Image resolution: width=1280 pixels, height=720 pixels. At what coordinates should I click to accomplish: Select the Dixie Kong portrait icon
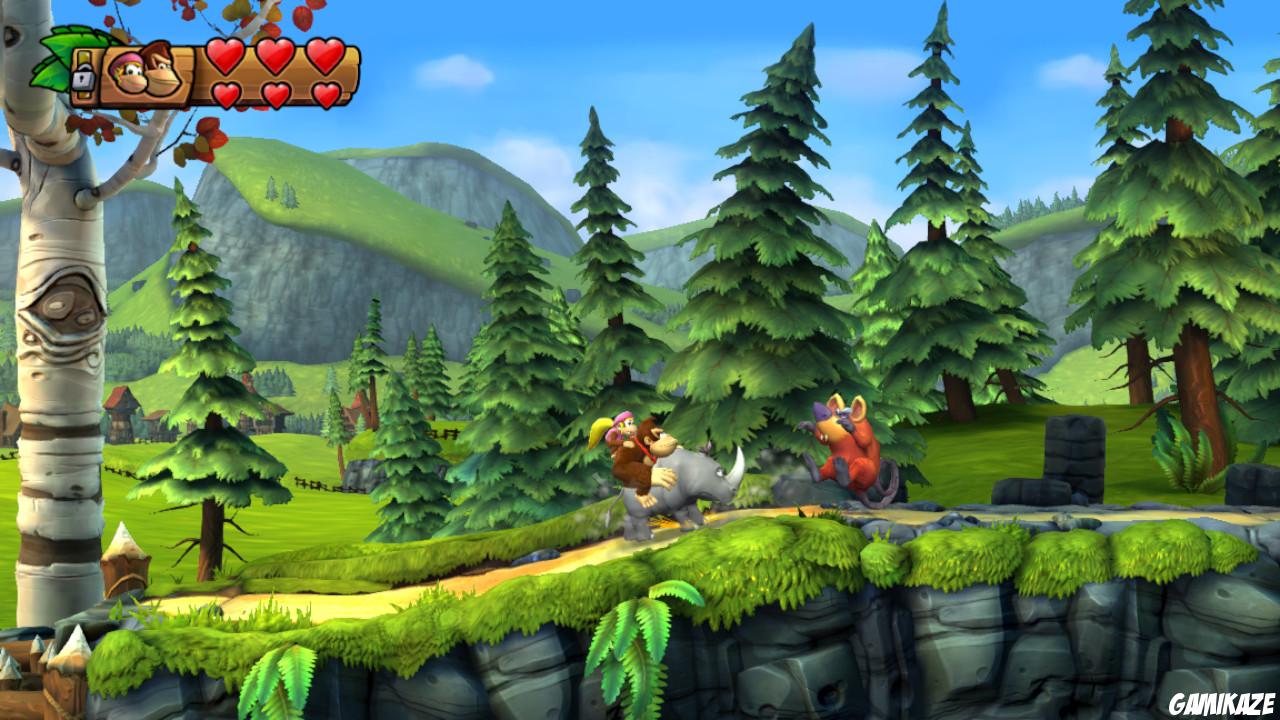click(128, 72)
